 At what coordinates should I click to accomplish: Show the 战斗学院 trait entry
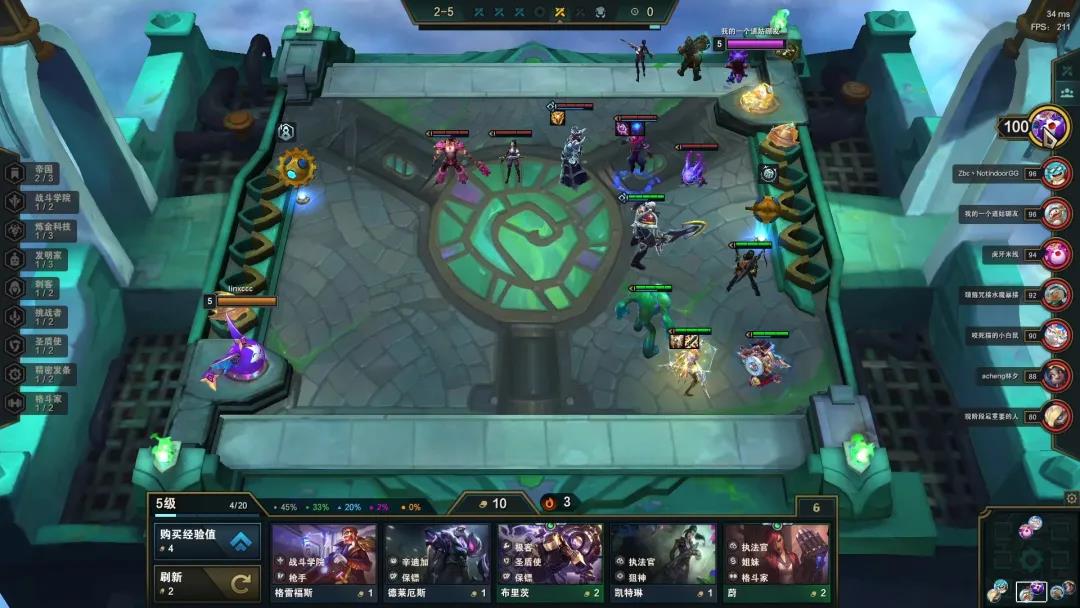click(x=42, y=203)
